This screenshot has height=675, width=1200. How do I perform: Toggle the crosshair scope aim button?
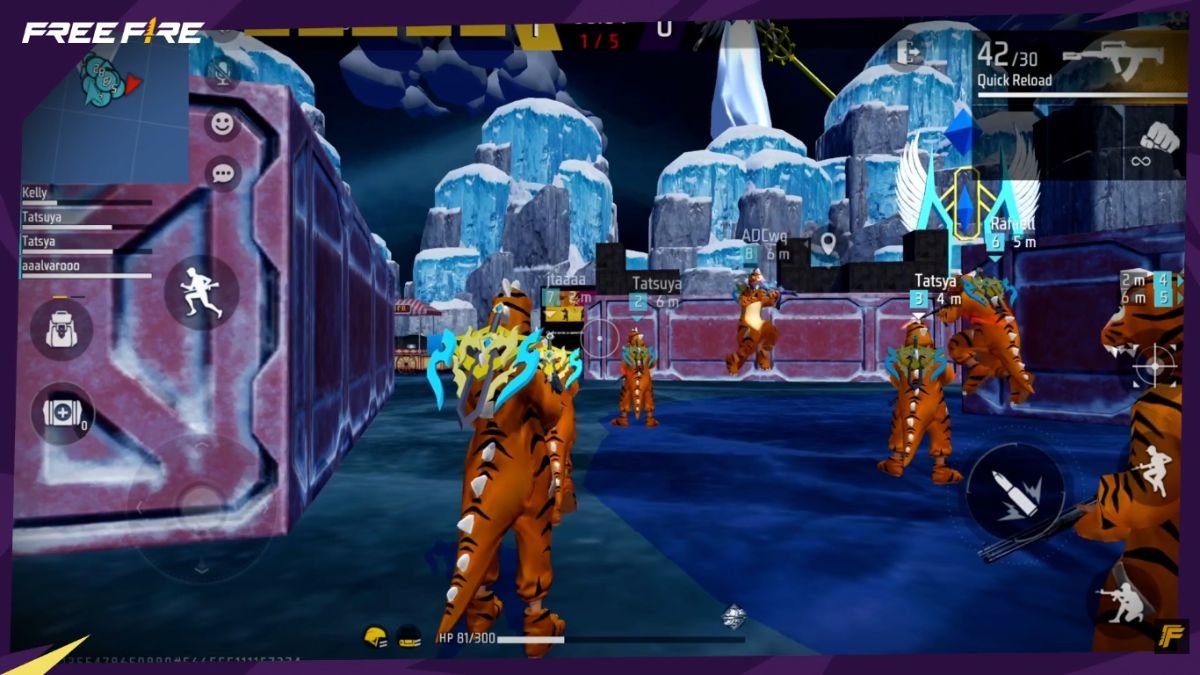click(x=1154, y=364)
